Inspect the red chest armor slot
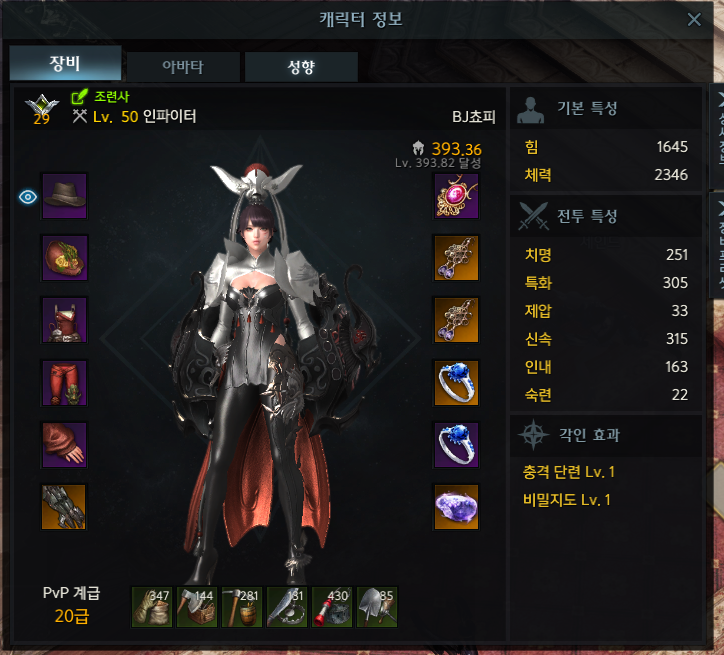The height and width of the screenshot is (655, 724). point(65,320)
